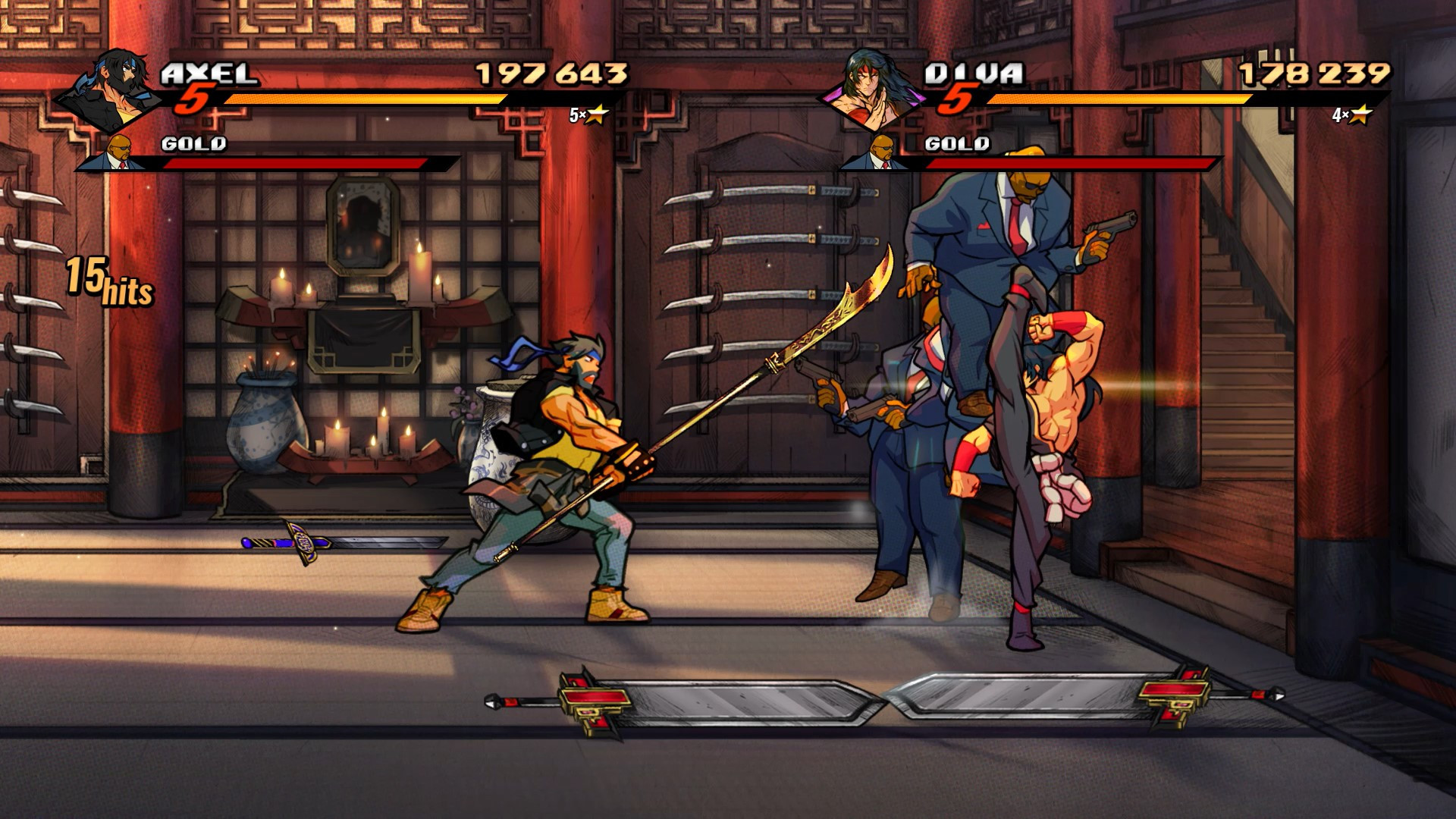Click the 5x star multiplier under Axel's score
1456x819 pixels.
pos(588,116)
